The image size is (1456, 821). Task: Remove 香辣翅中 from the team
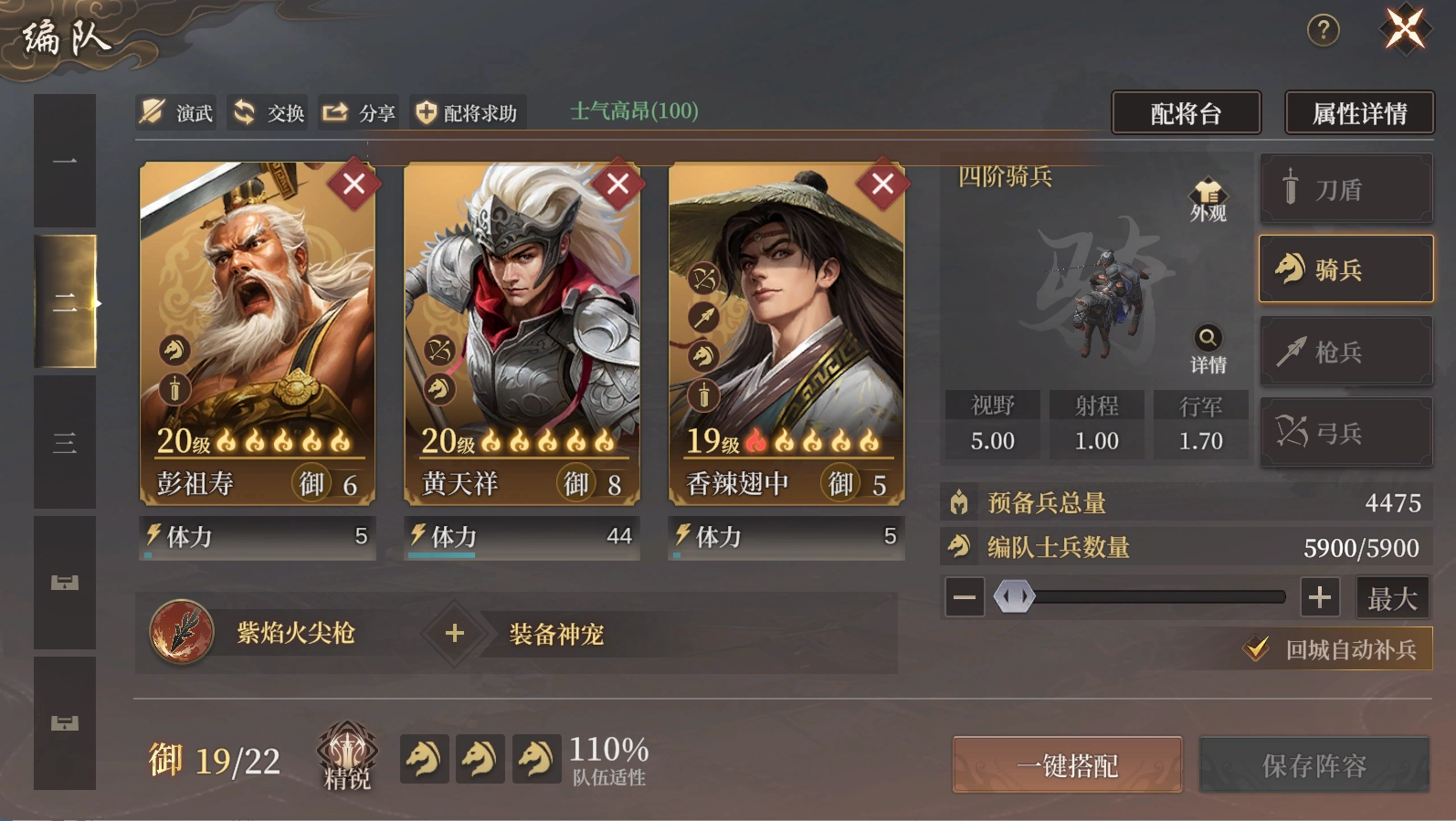[x=882, y=184]
